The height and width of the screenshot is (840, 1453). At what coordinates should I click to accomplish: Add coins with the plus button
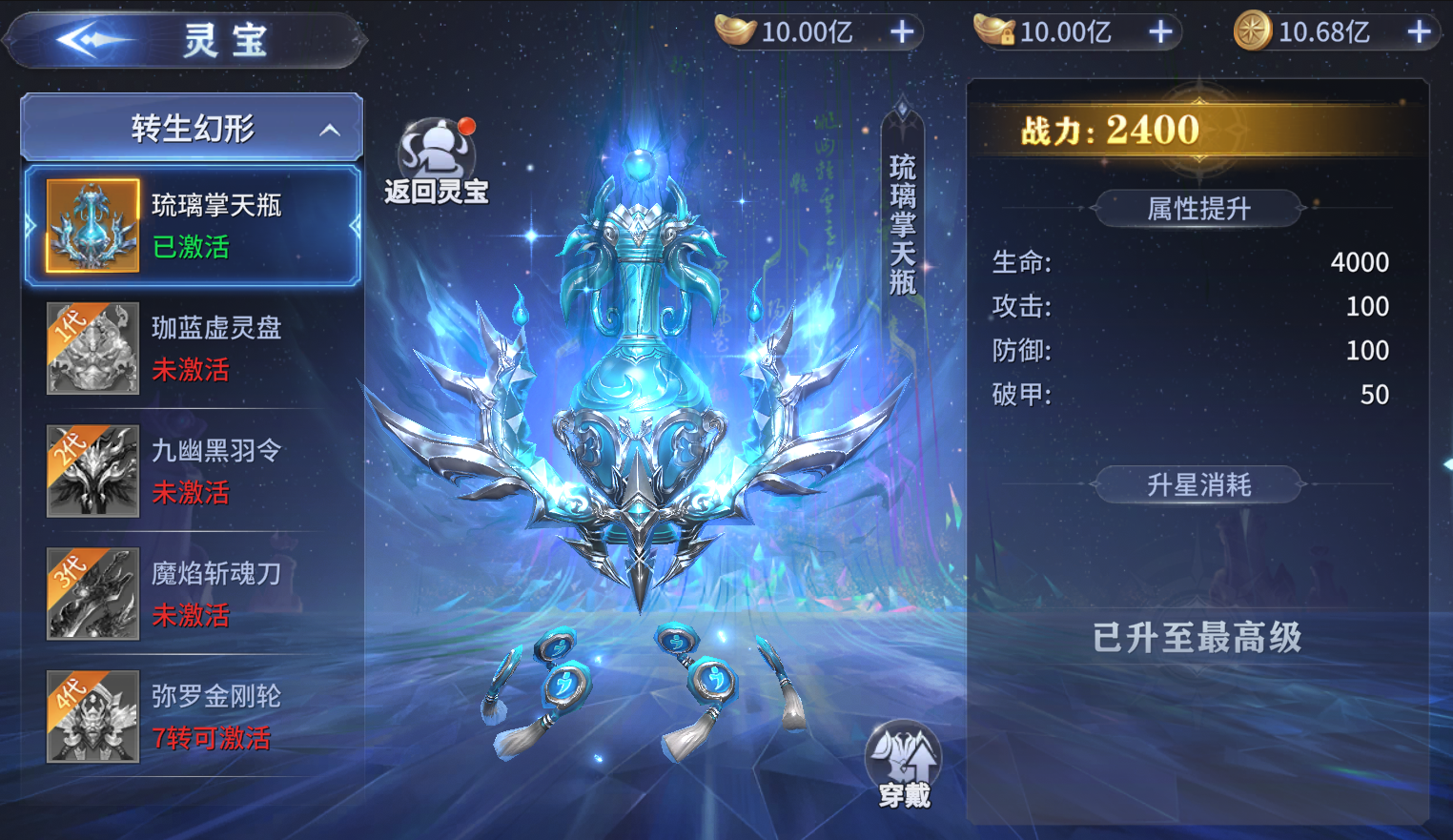pyautogui.click(x=1420, y=32)
